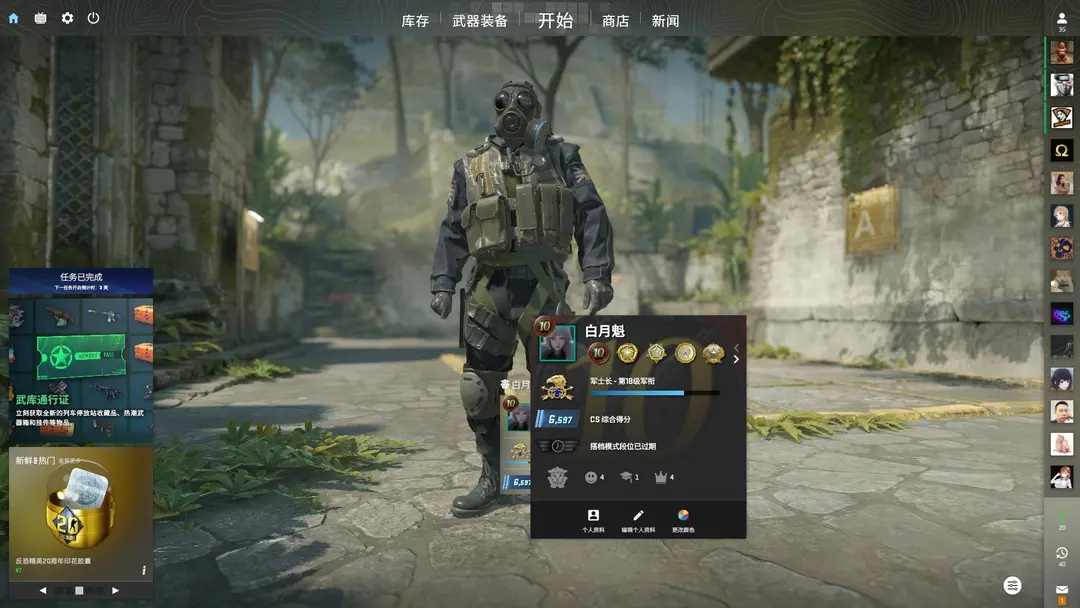Select the Omega symbol friend avatar
The image size is (1080, 608).
point(1062,150)
